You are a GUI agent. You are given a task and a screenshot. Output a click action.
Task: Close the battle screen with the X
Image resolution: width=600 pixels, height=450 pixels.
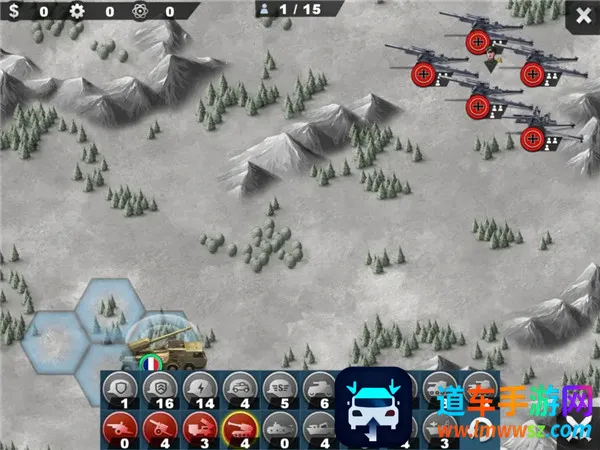click(583, 15)
